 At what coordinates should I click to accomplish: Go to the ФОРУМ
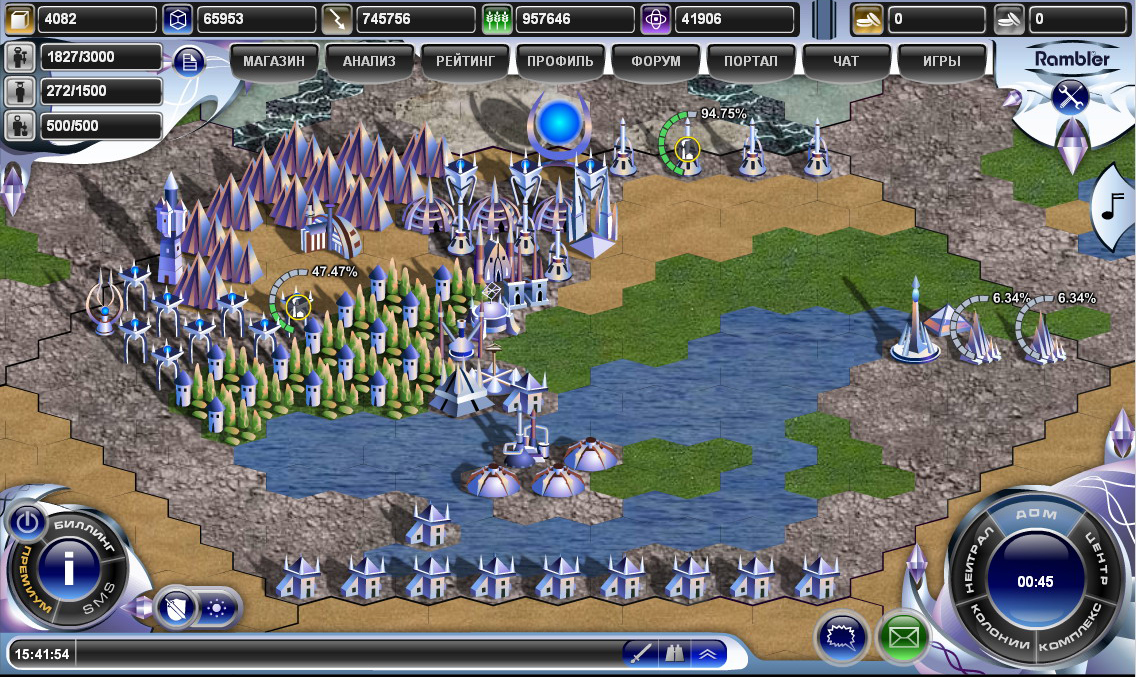point(656,61)
